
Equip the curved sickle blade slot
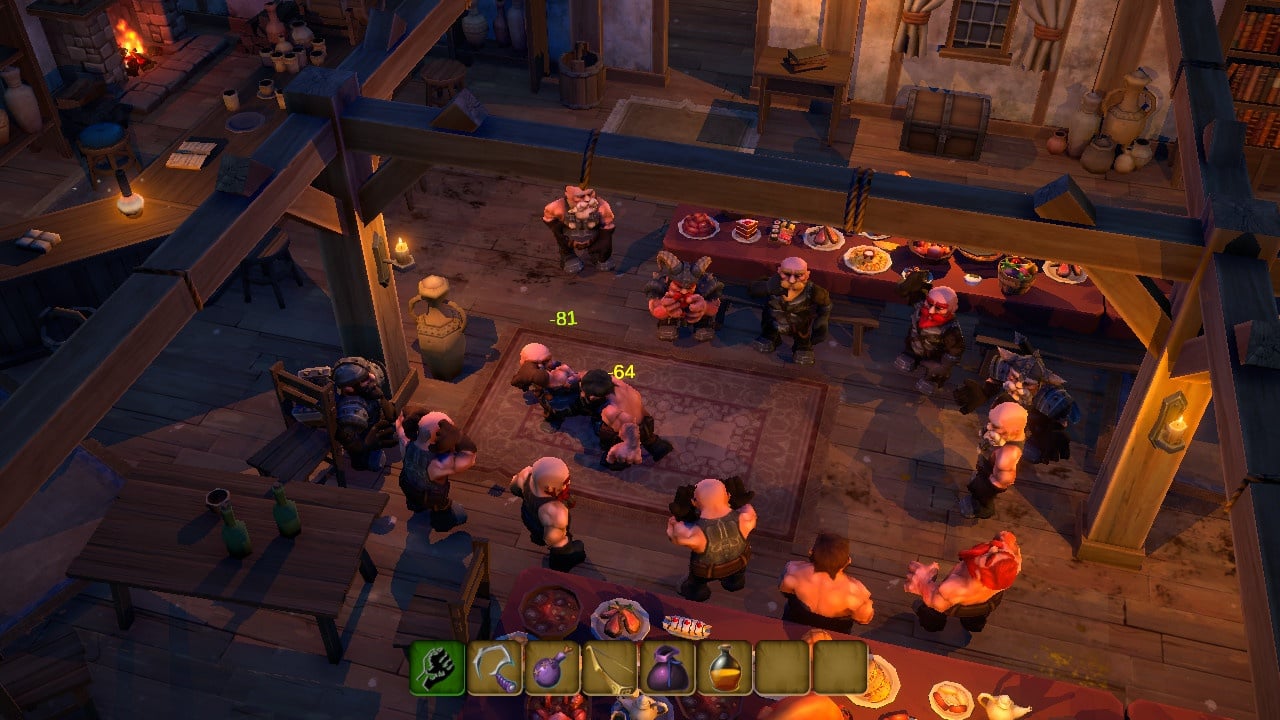(x=495, y=667)
